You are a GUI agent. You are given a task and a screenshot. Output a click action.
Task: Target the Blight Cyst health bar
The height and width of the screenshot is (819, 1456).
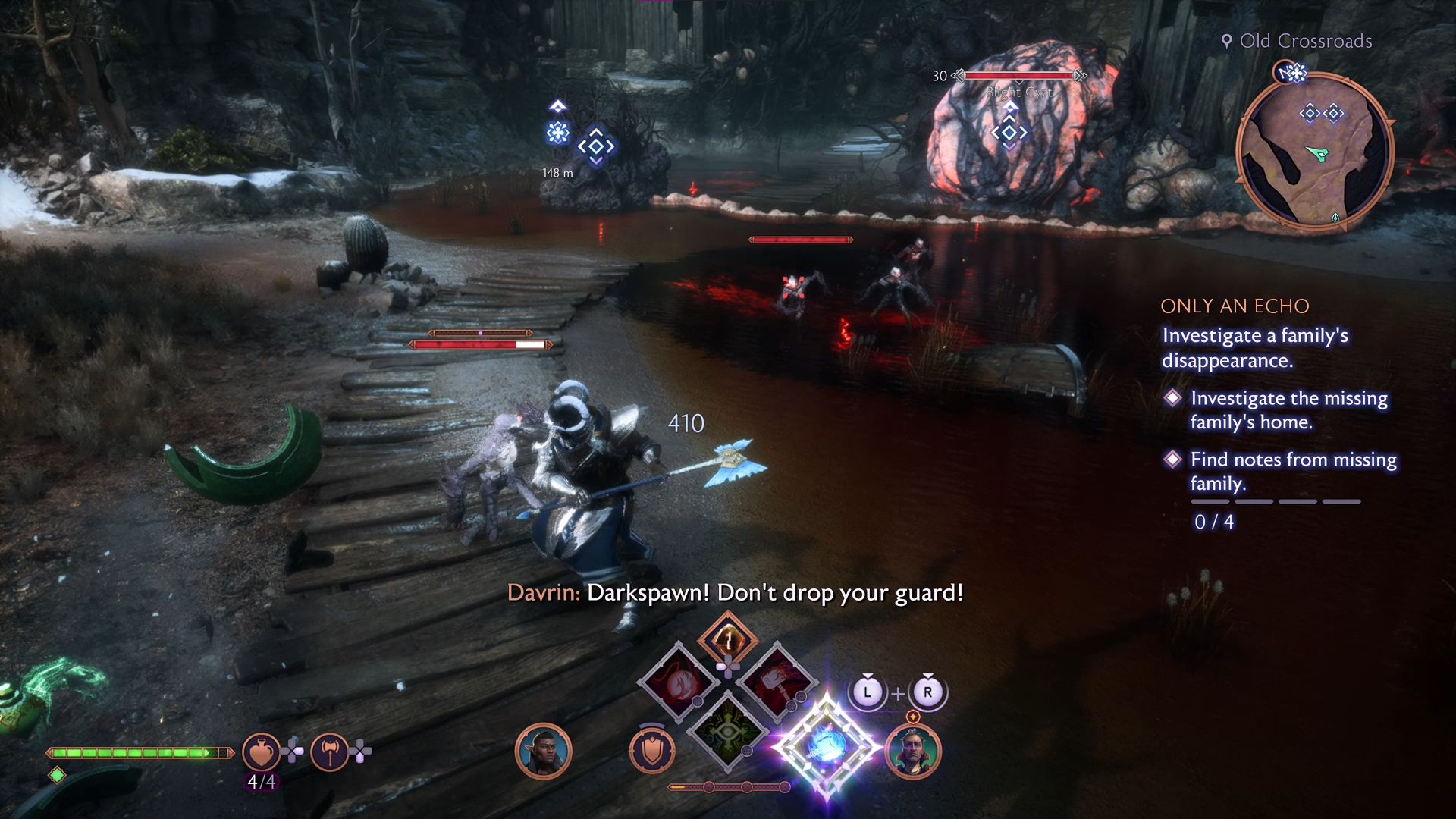(1020, 76)
